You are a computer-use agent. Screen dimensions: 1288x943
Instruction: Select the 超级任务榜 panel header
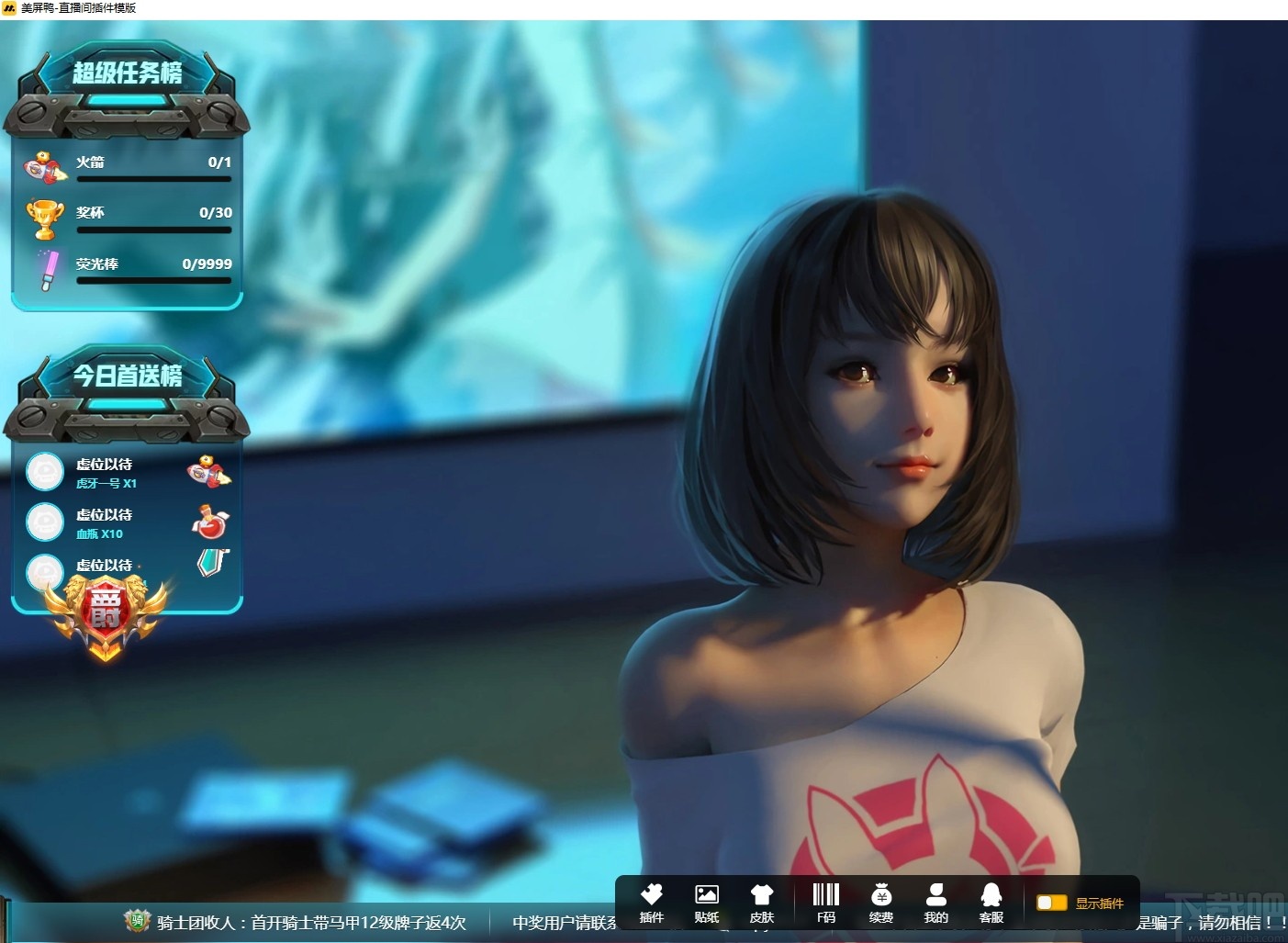pos(127,73)
